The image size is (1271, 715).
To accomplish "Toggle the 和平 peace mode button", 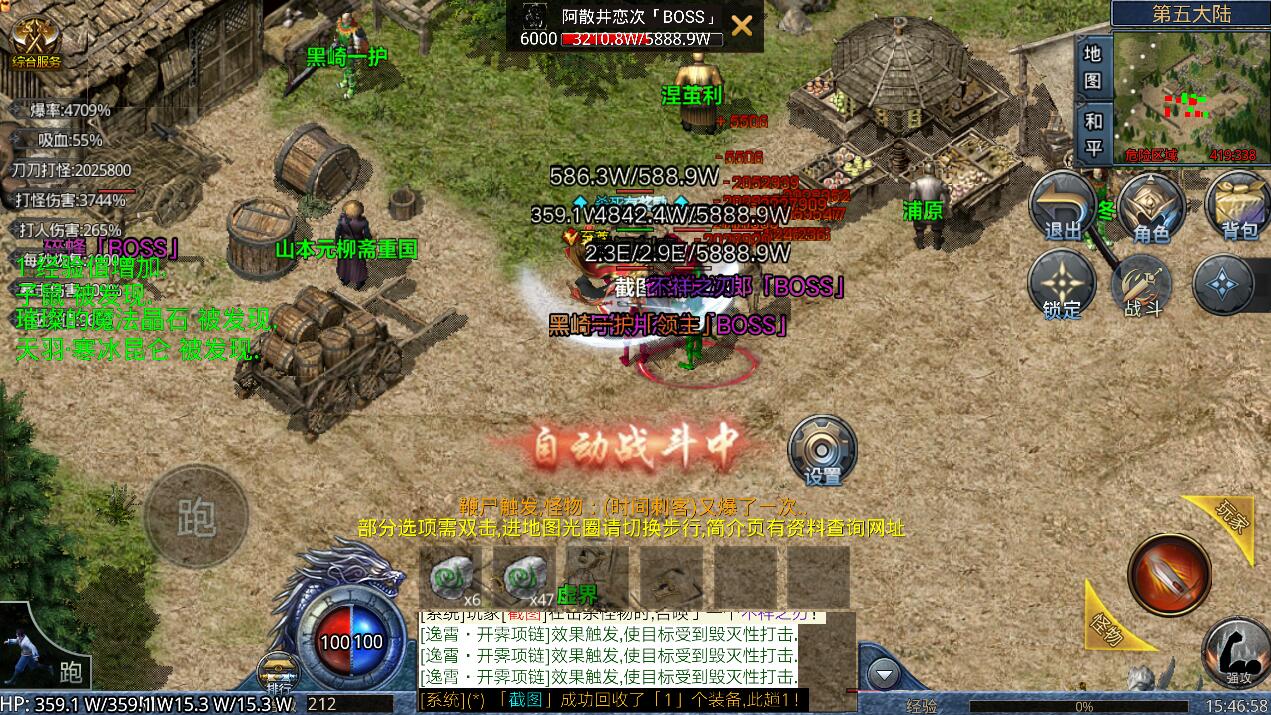I will click(1093, 134).
